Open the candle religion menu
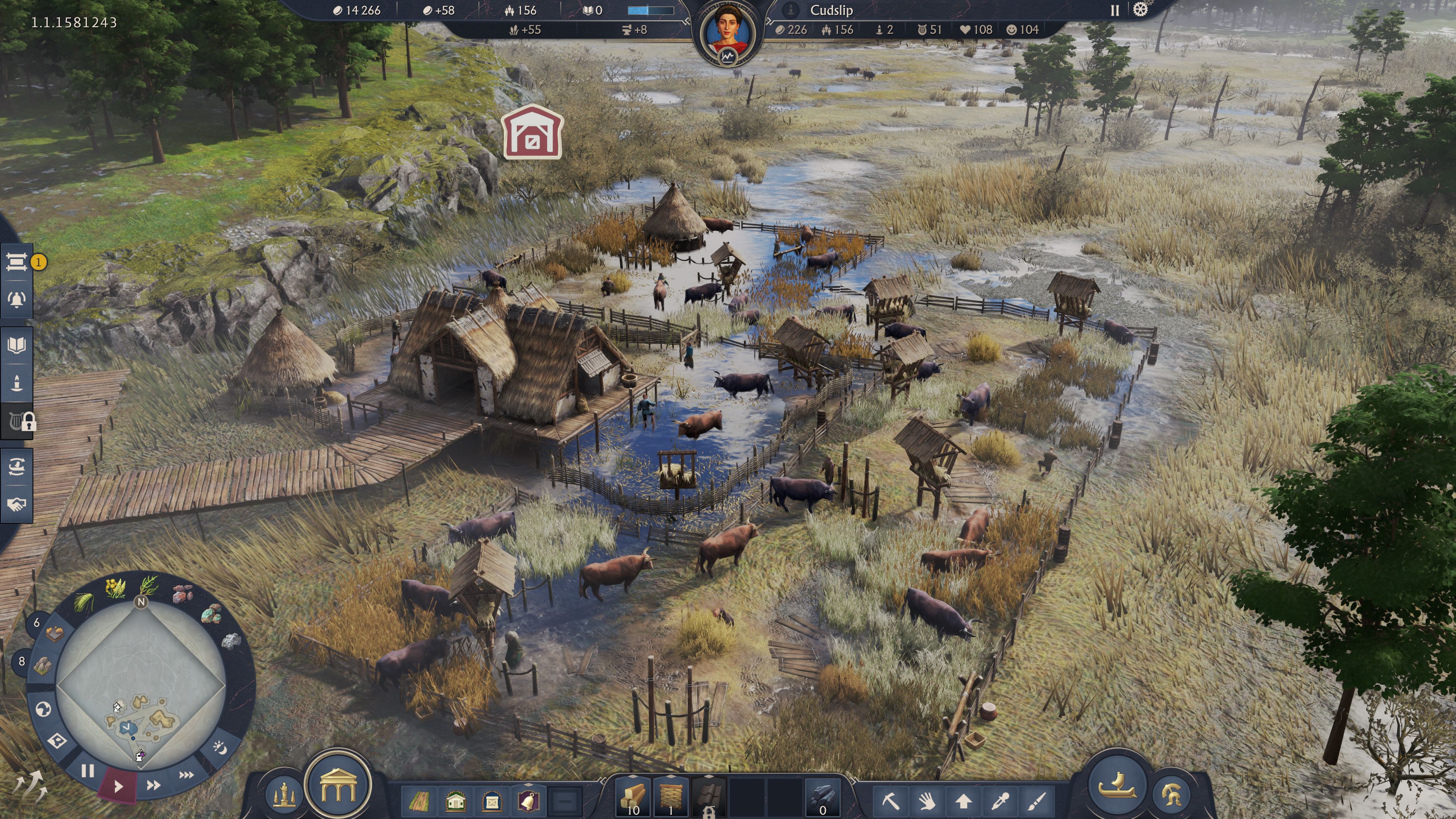The height and width of the screenshot is (819, 1456). coord(17,383)
